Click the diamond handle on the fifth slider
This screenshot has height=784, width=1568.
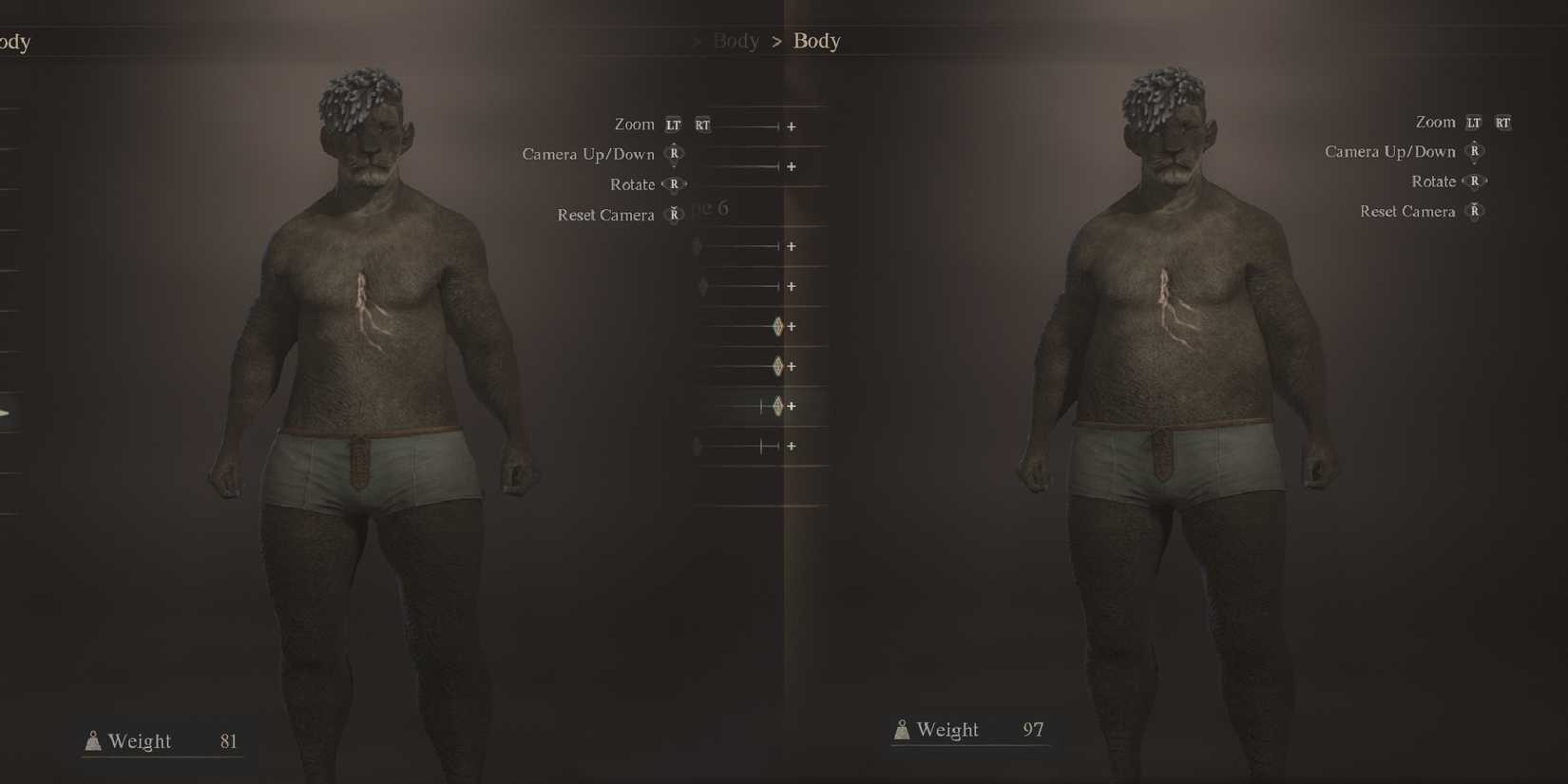[778, 326]
